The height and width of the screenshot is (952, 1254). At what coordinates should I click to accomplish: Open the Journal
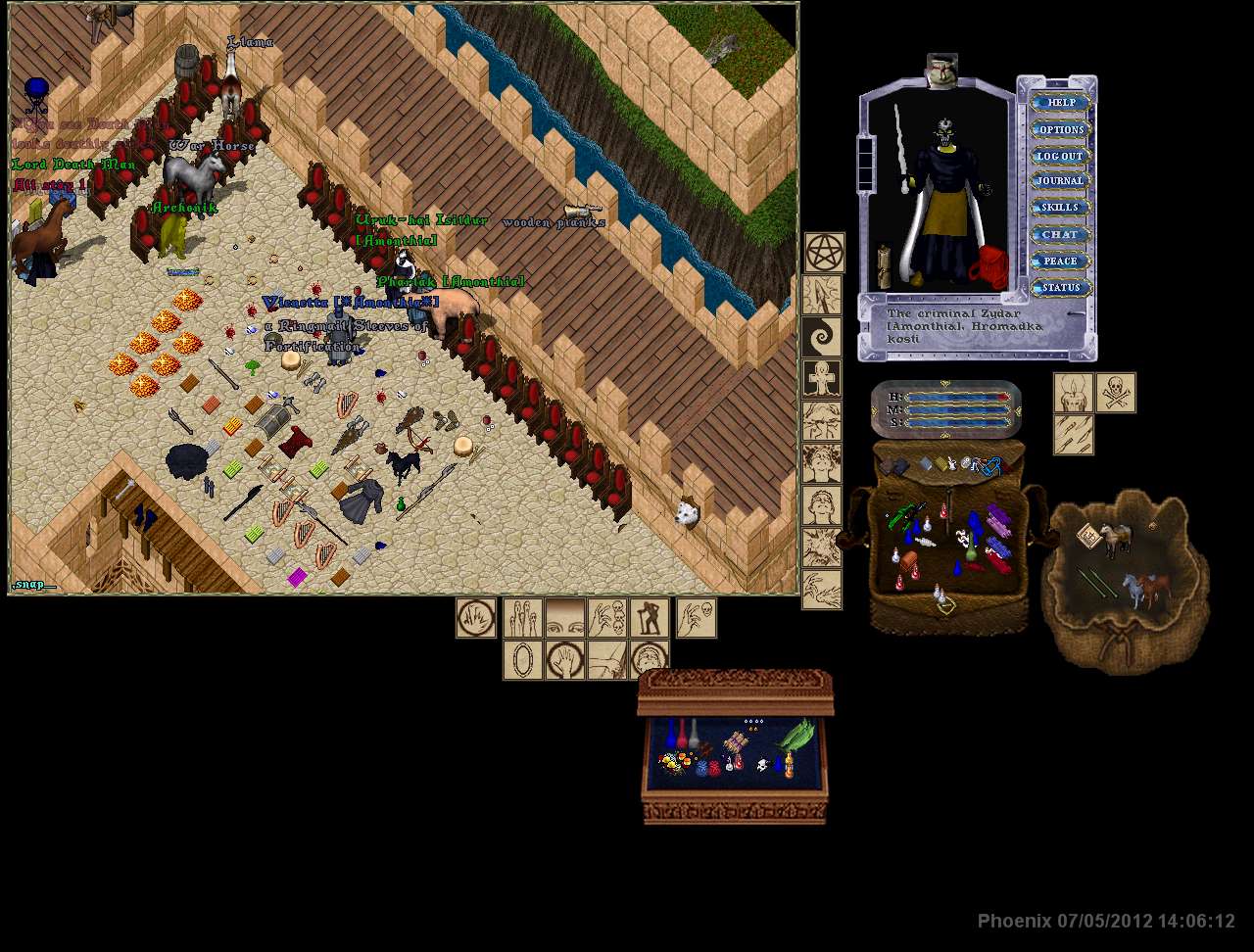tap(1061, 181)
